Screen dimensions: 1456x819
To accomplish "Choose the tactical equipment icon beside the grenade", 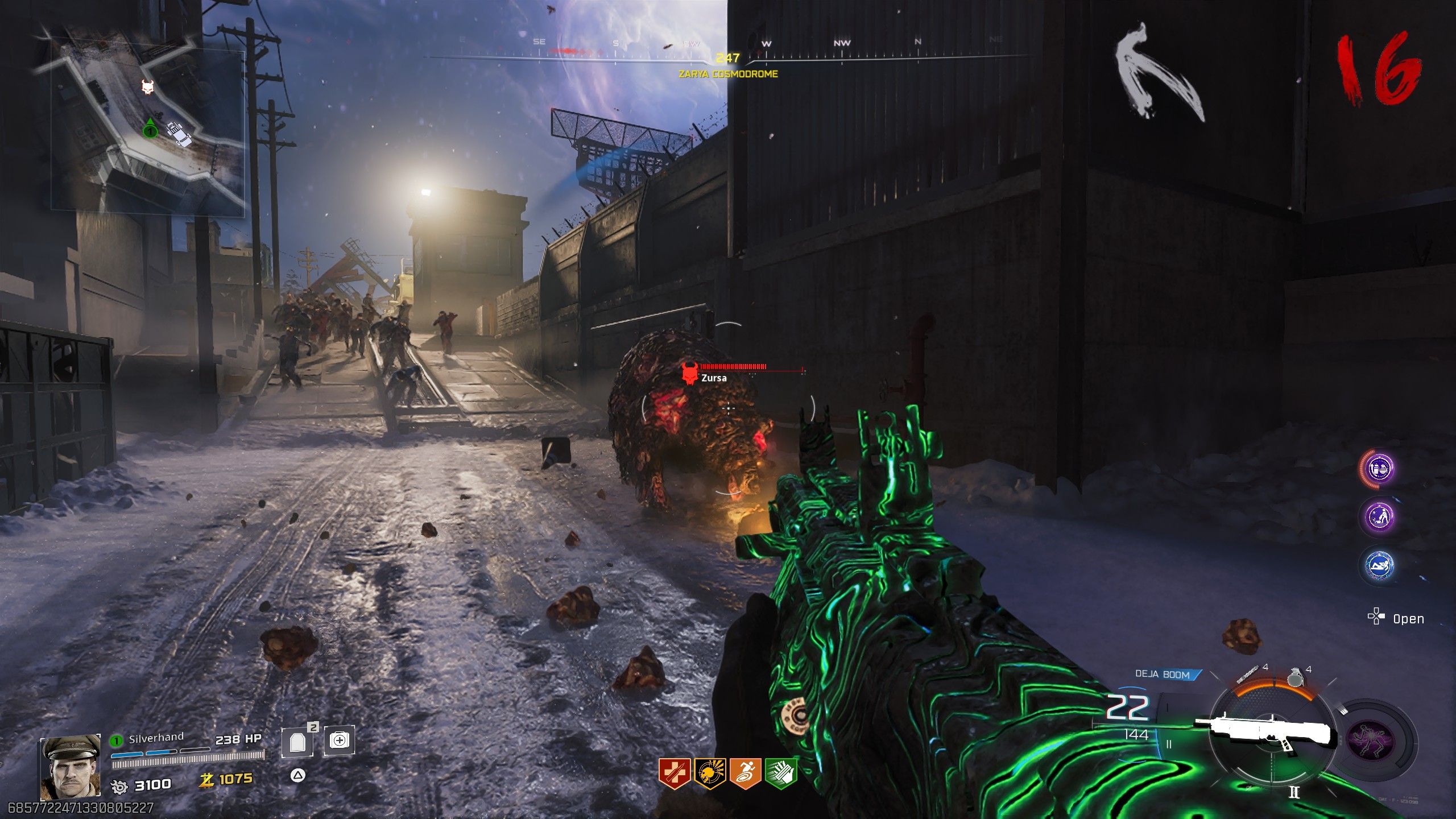I will [x=1247, y=675].
